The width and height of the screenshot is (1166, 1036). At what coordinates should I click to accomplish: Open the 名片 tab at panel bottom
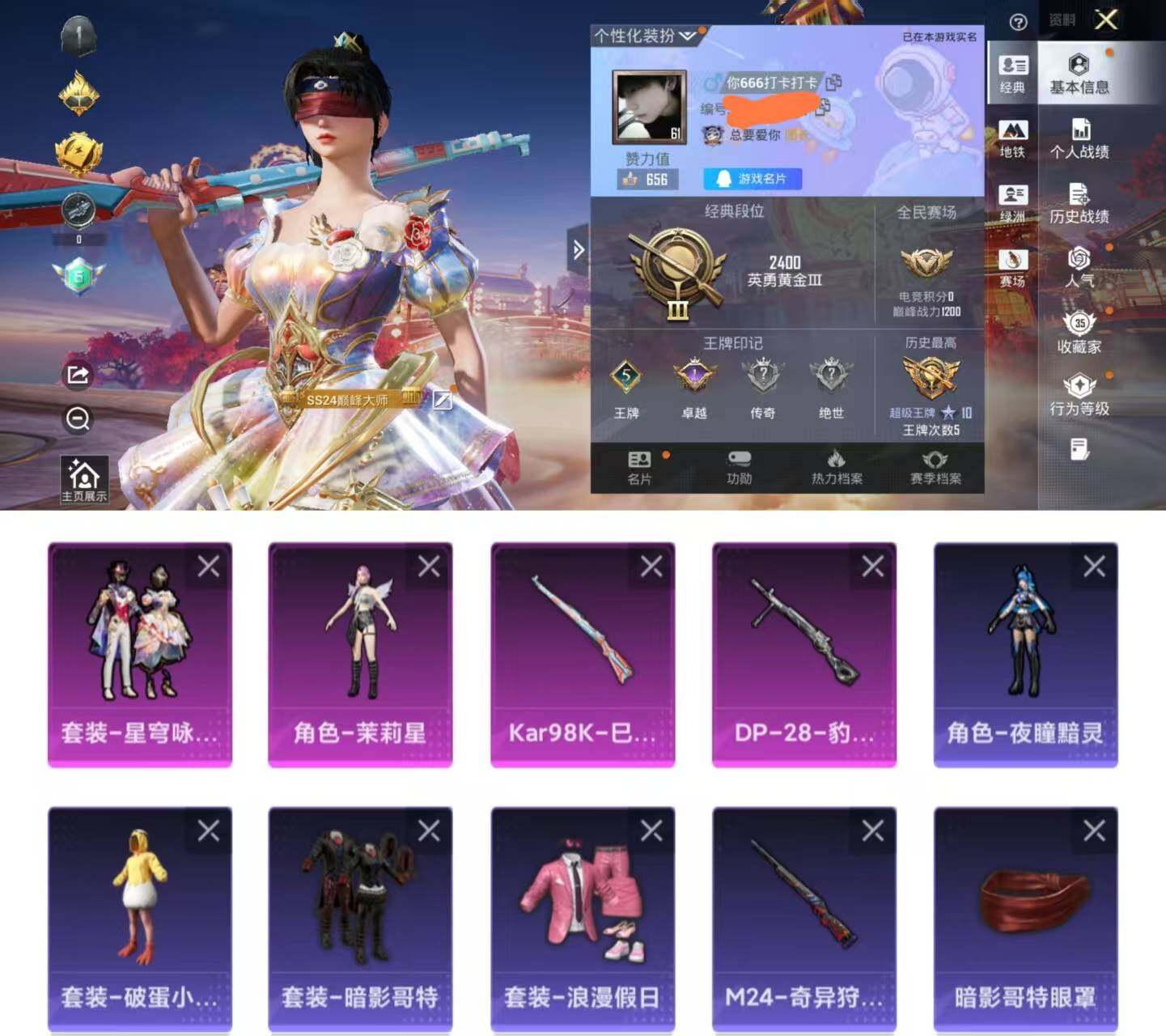tap(639, 468)
